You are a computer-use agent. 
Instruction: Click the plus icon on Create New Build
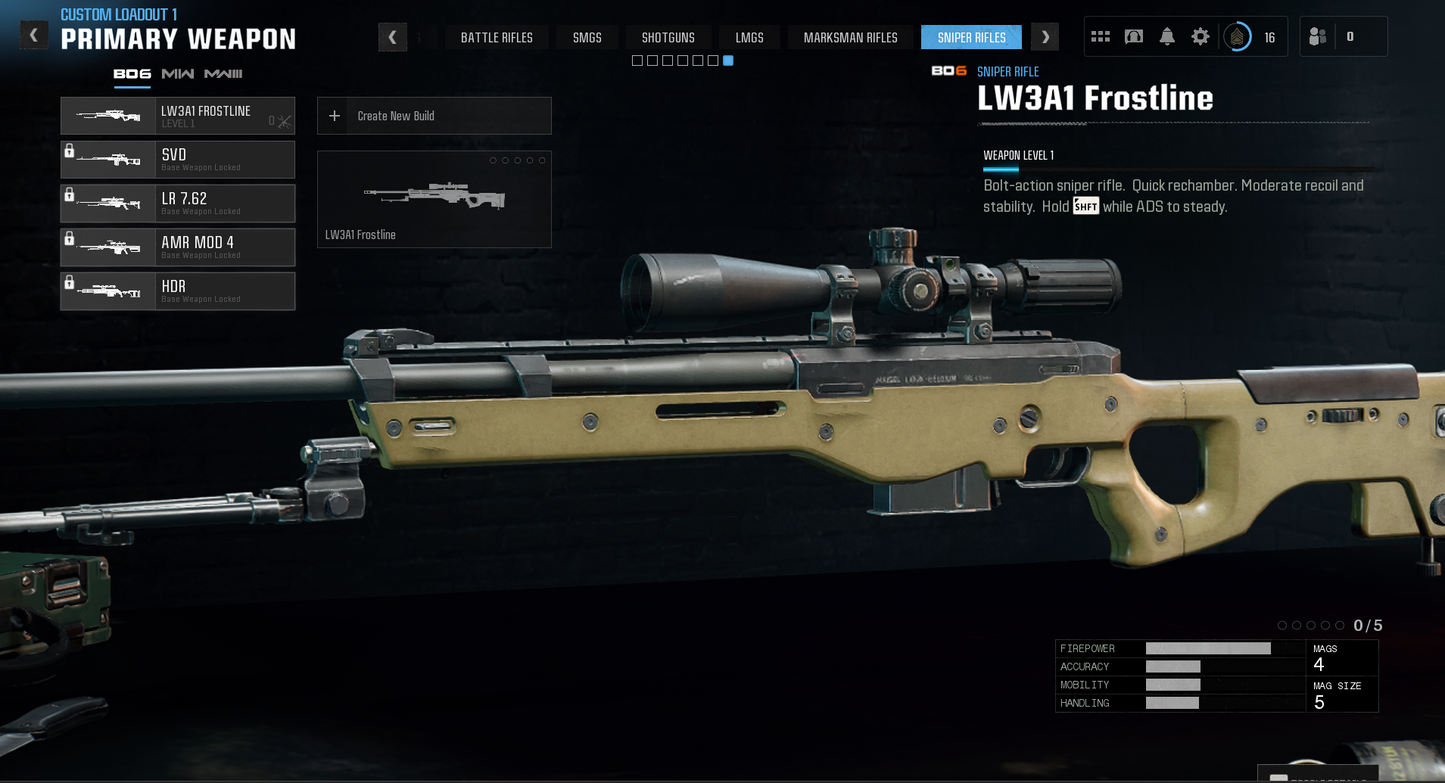334,115
